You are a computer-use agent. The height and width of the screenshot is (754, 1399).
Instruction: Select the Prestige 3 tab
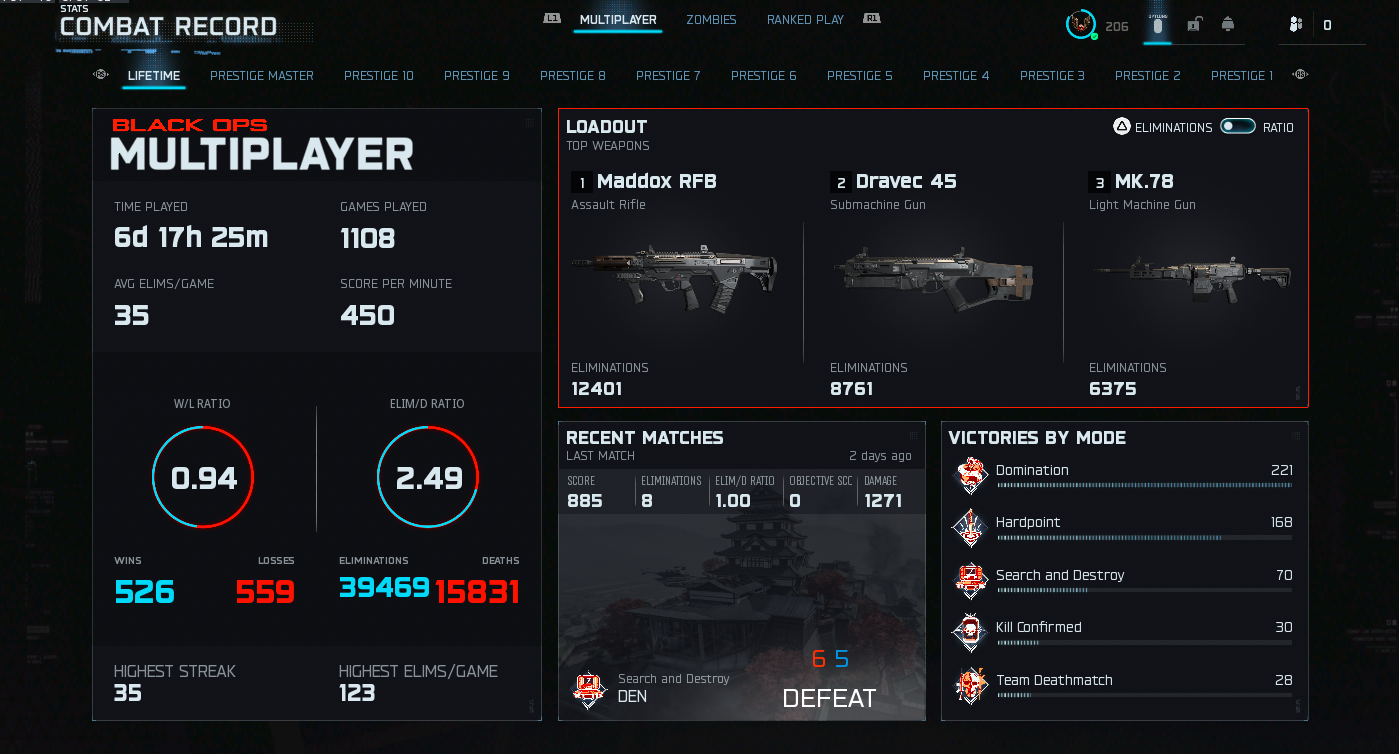click(x=1052, y=75)
